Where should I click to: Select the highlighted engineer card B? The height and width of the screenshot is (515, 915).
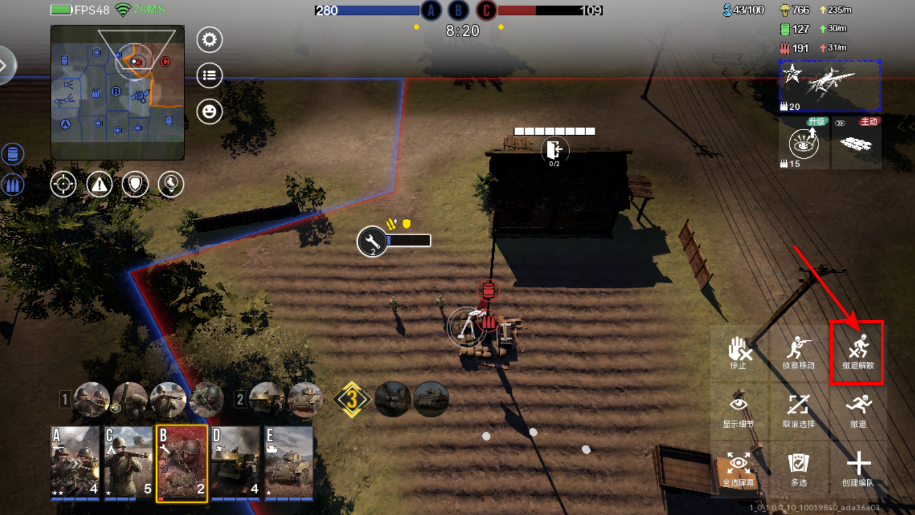point(182,462)
